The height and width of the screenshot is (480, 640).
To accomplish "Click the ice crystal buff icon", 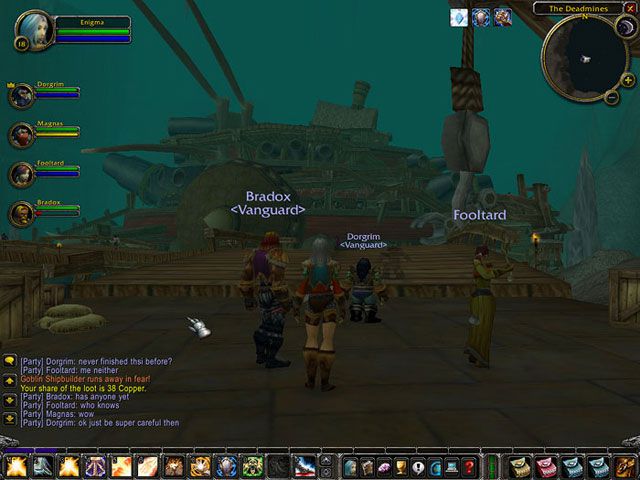I will [x=459, y=17].
